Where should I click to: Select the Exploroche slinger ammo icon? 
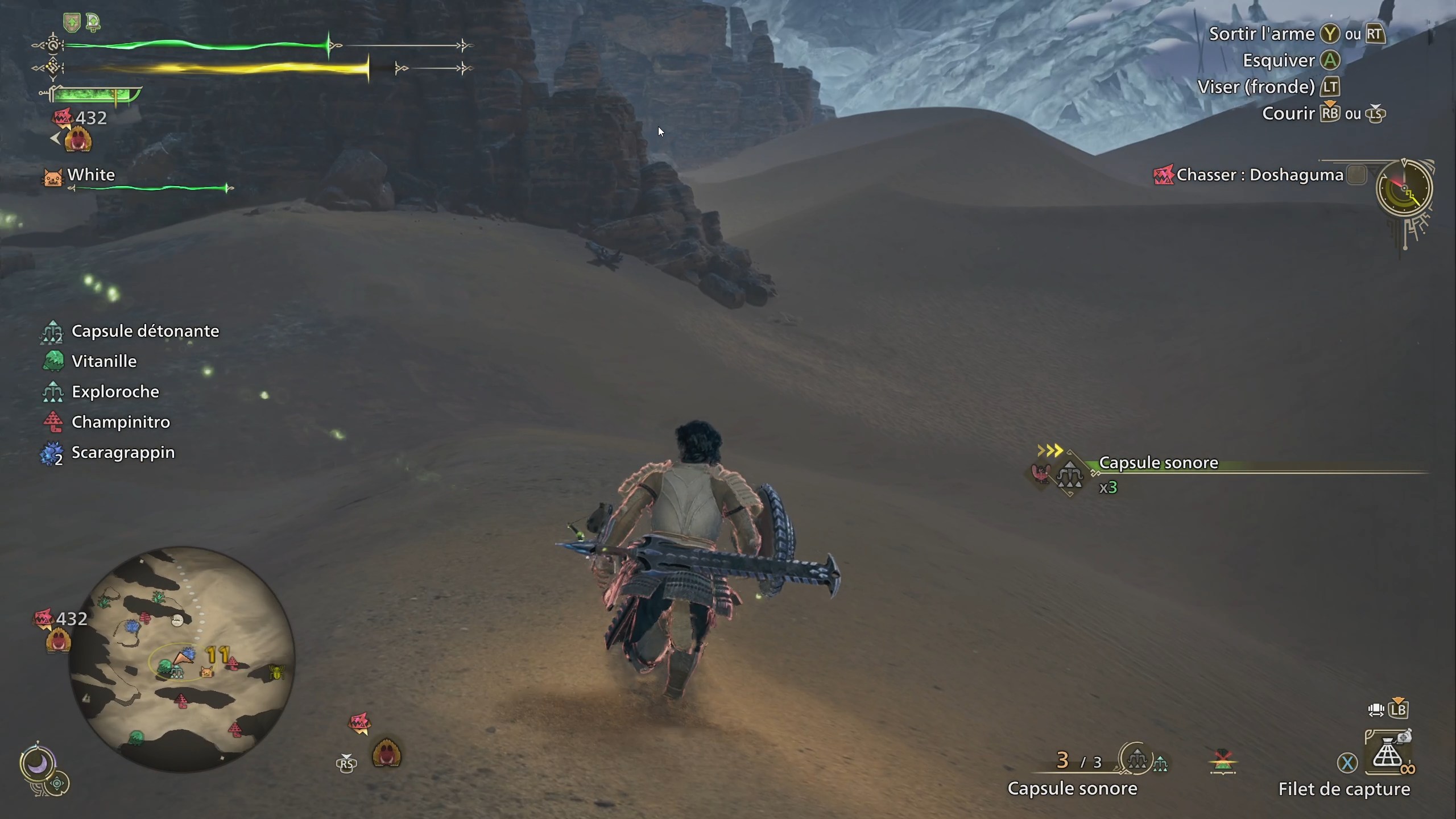tap(52, 391)
